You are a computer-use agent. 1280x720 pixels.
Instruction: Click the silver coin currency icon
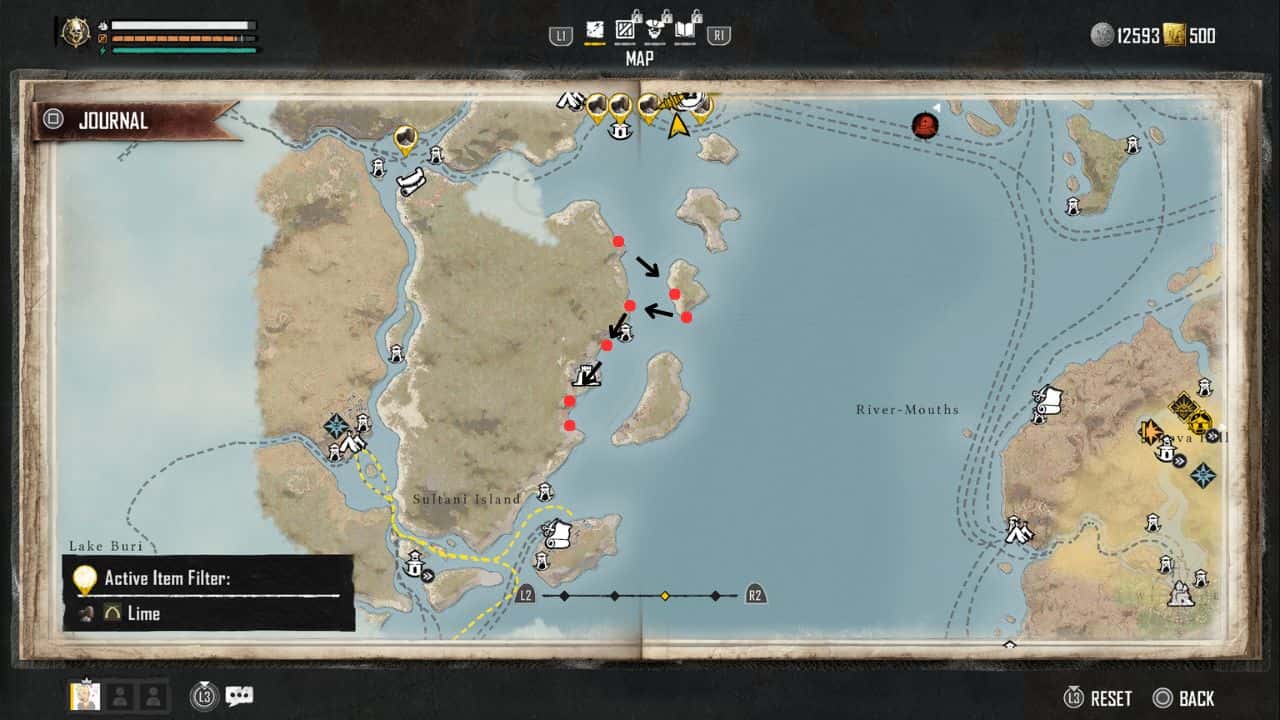point(1102,35)
